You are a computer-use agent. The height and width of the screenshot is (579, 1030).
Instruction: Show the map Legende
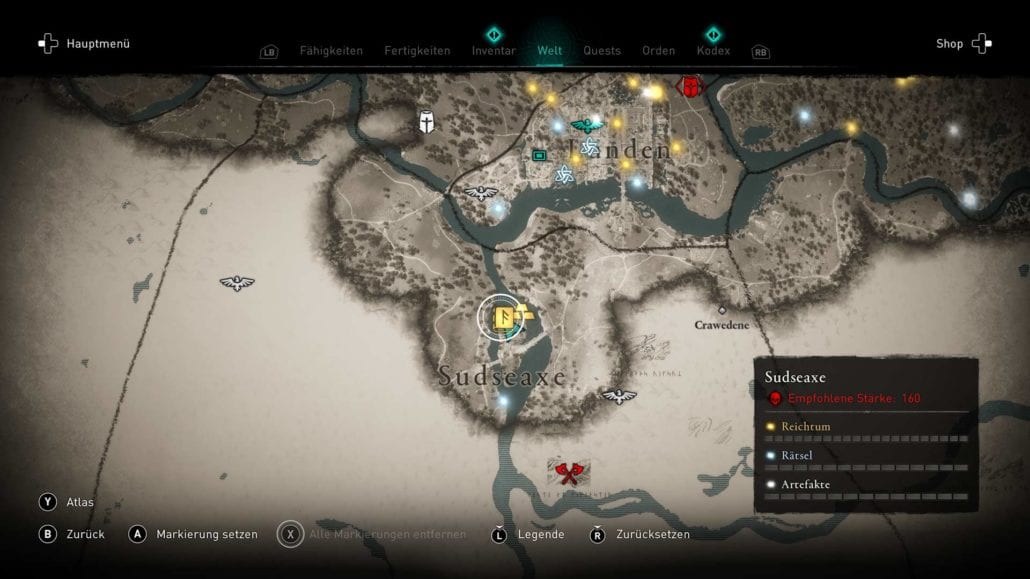(541, 534)
